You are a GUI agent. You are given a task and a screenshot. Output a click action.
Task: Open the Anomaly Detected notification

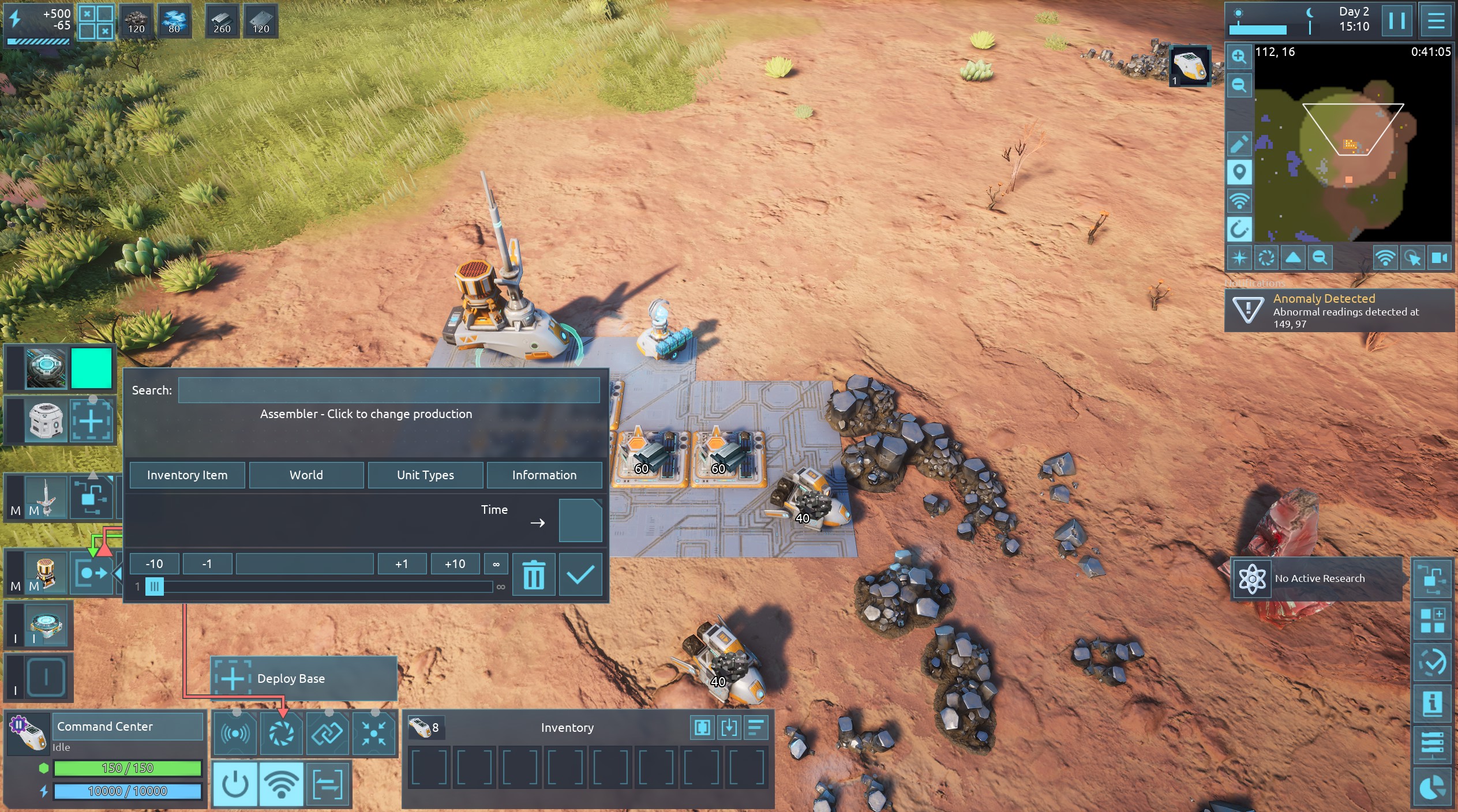pyautogui.click(x=1339, y=311)
